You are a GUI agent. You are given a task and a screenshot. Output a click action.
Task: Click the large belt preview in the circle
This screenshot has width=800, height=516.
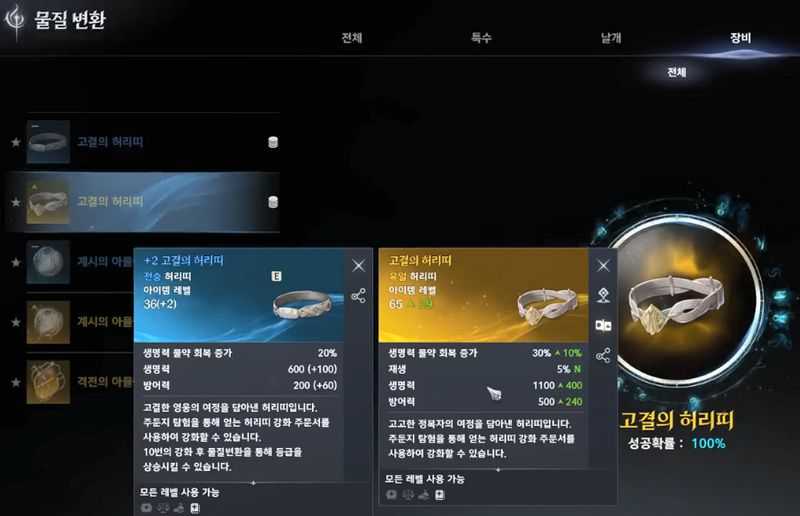673,304
